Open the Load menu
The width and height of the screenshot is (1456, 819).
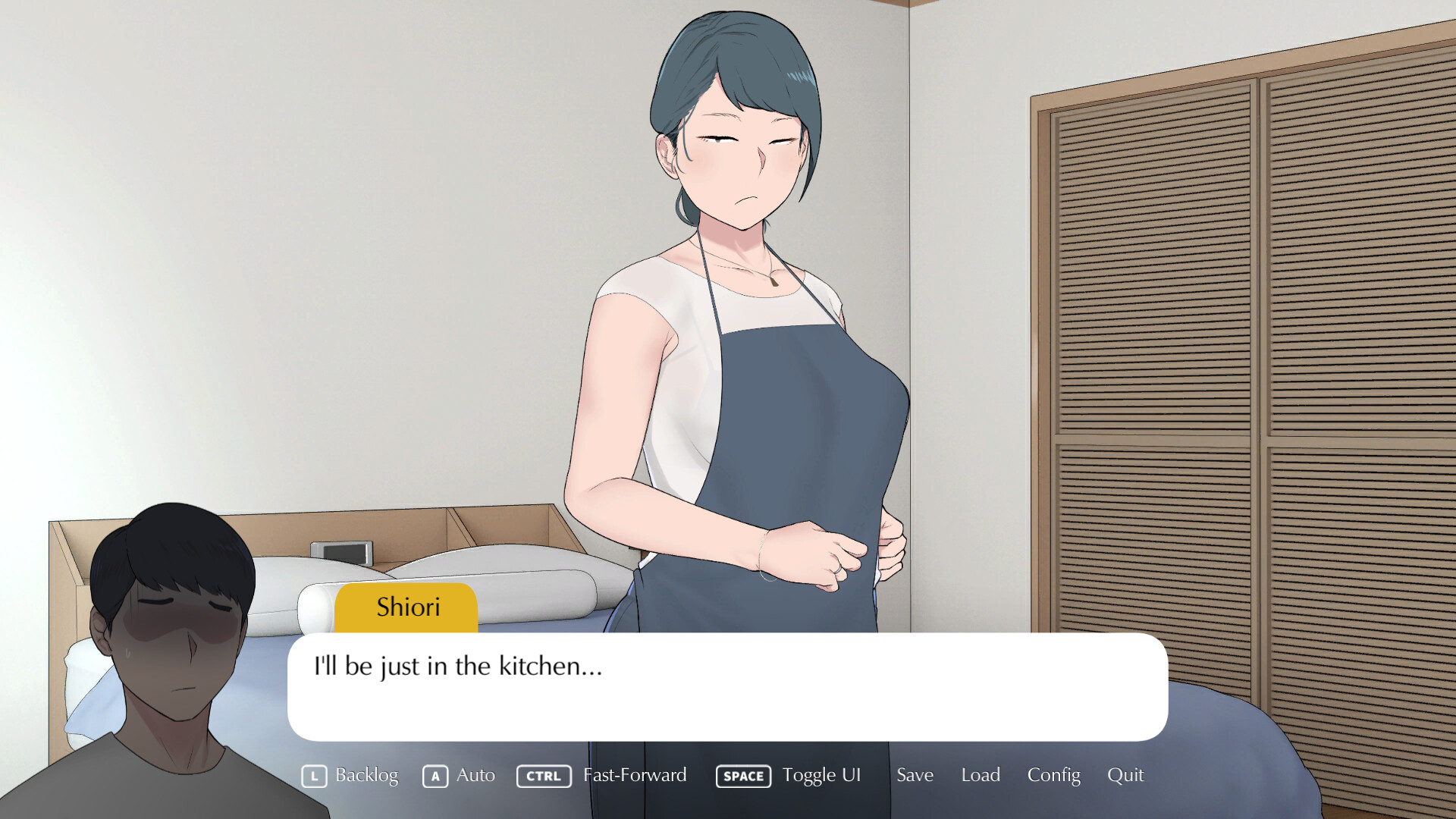(x=981, y=775)
